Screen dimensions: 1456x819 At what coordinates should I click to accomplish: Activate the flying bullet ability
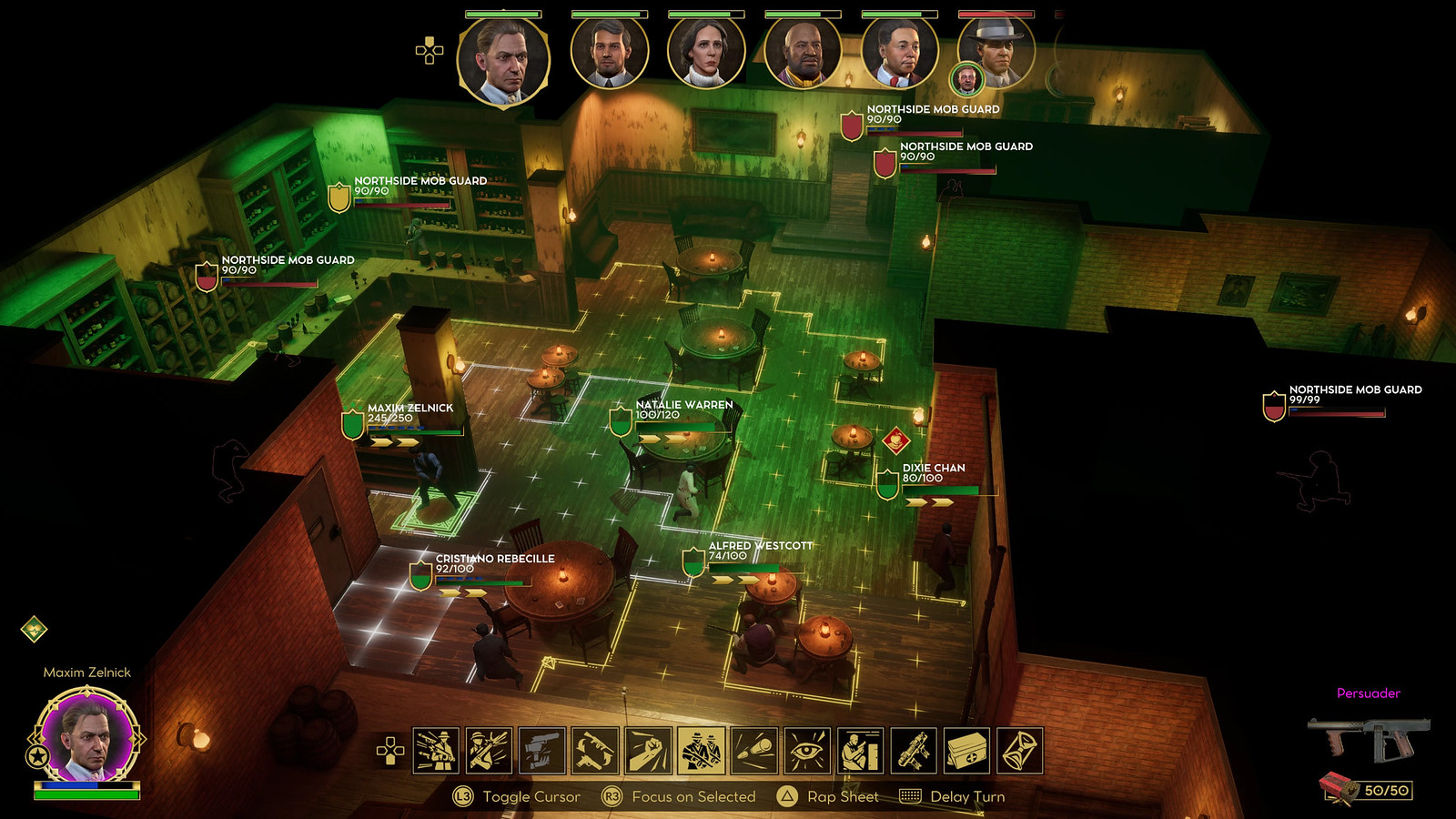coord(754,751)
